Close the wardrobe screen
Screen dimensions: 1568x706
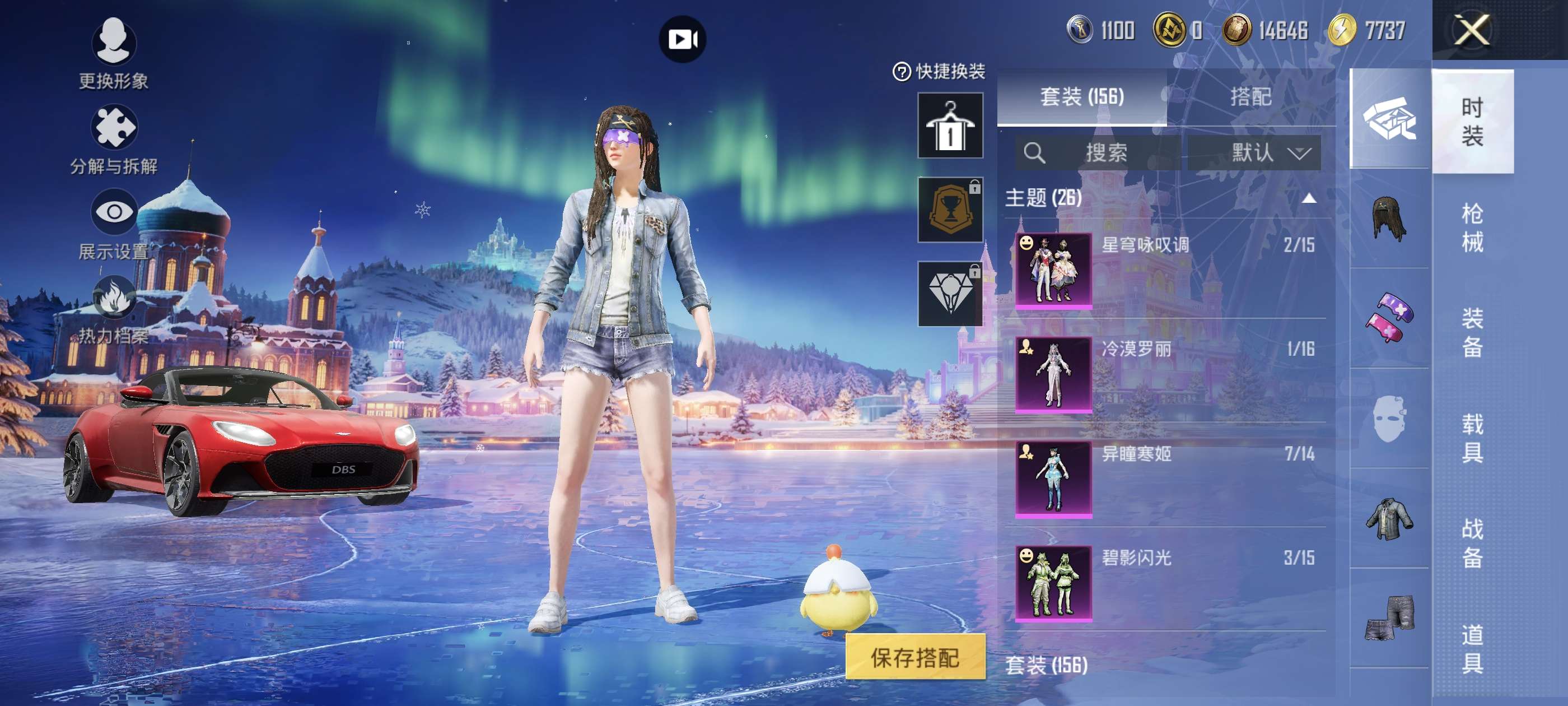click(x=1471, y=30)
